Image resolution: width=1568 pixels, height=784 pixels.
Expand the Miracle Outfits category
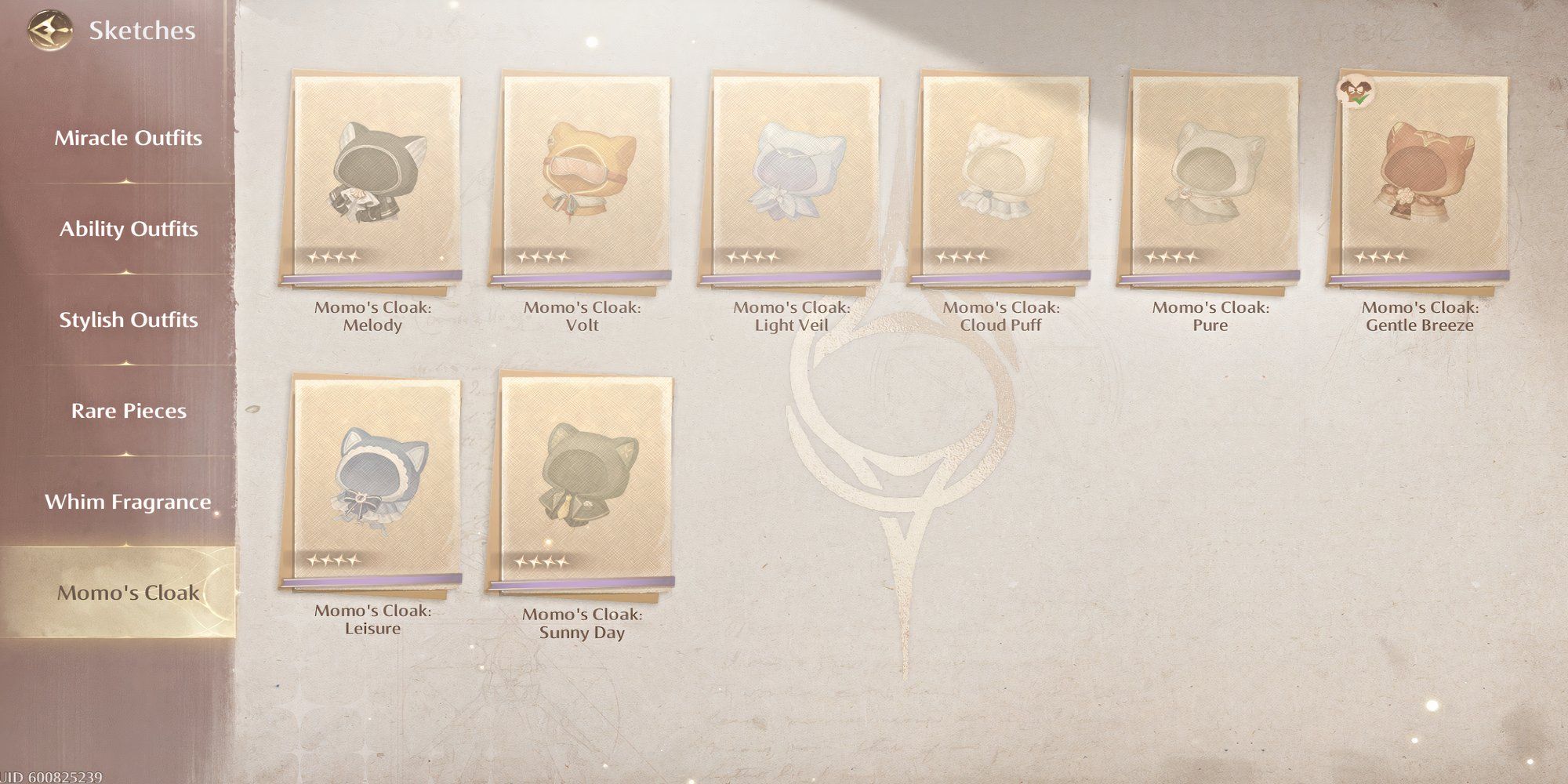[128, 138]
